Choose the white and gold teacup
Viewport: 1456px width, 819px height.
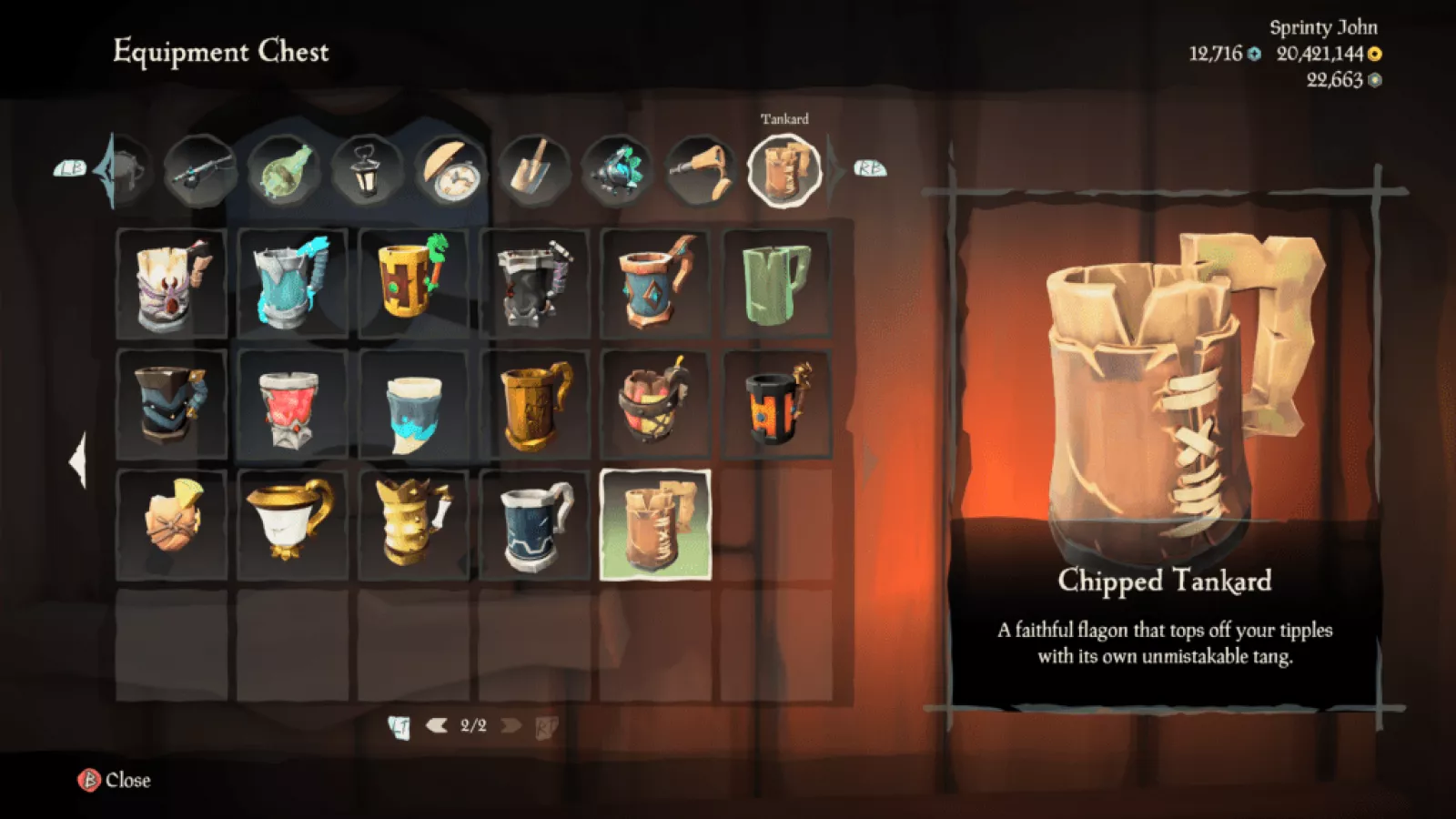292,525
